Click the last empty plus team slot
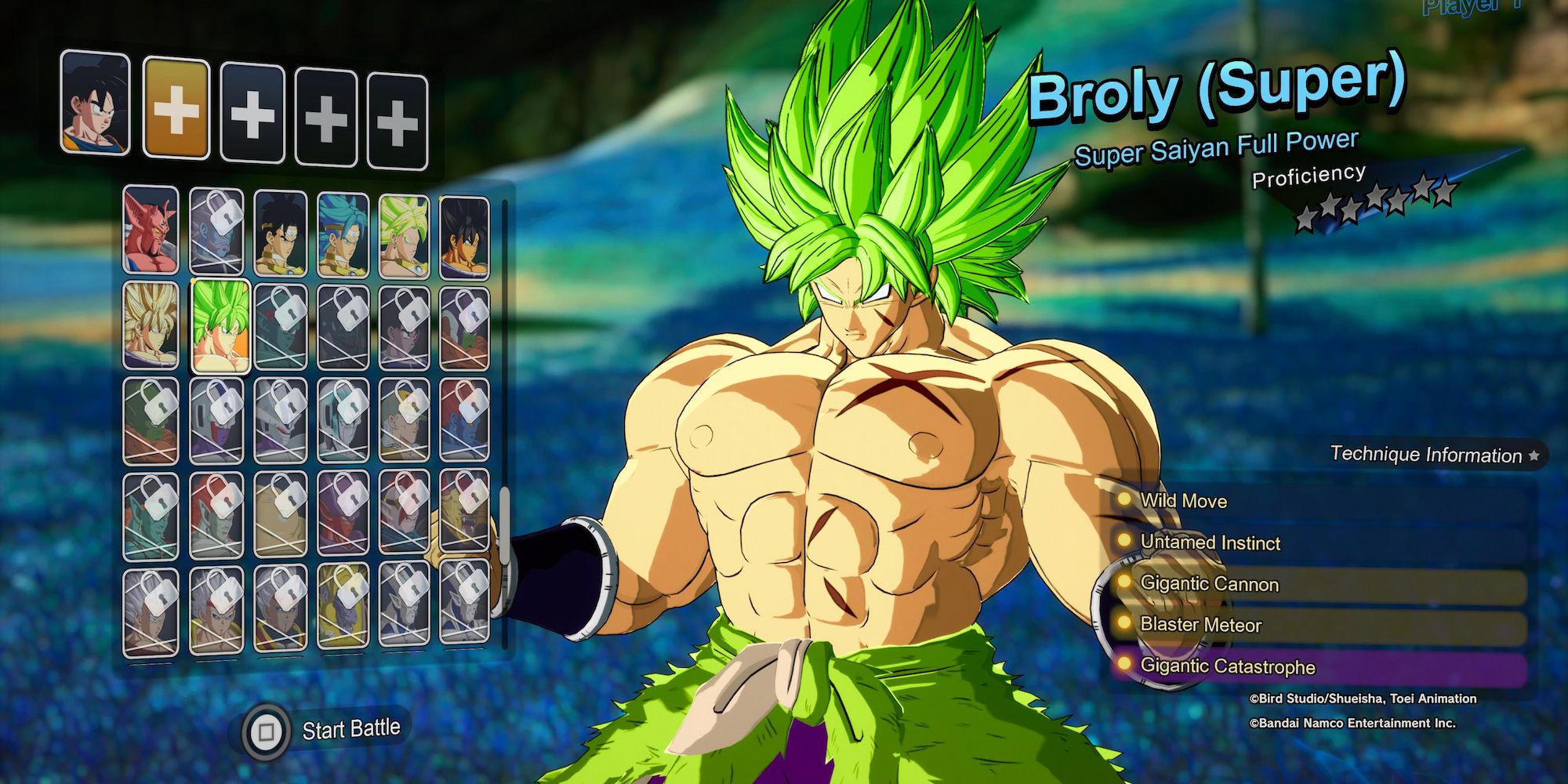Viewport: 1568px width, 784px height. coord(398,110)
